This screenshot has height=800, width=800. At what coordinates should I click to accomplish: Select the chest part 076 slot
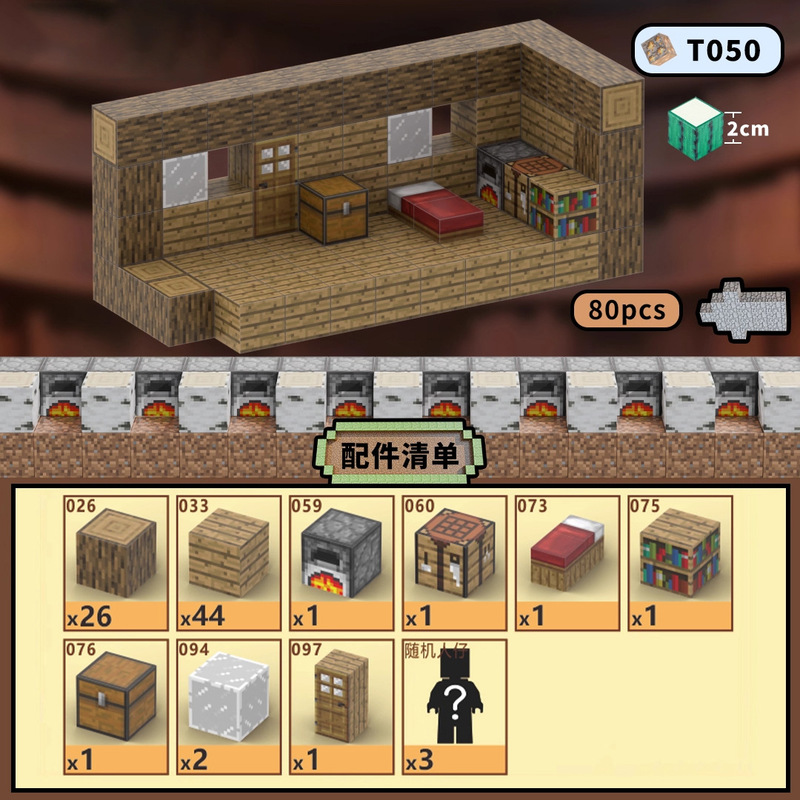tap(115, 707)
